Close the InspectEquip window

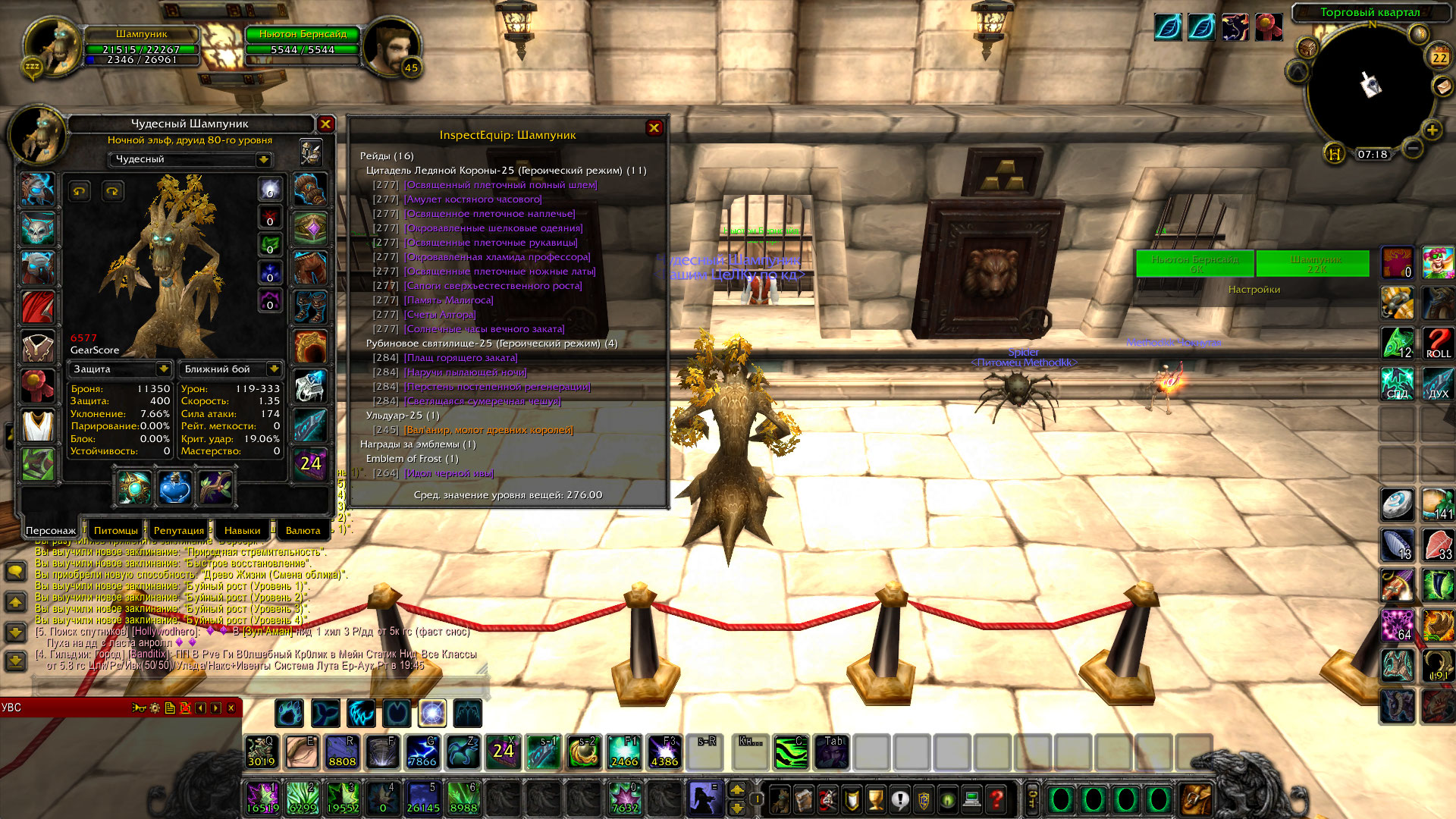tap(654, 128)
